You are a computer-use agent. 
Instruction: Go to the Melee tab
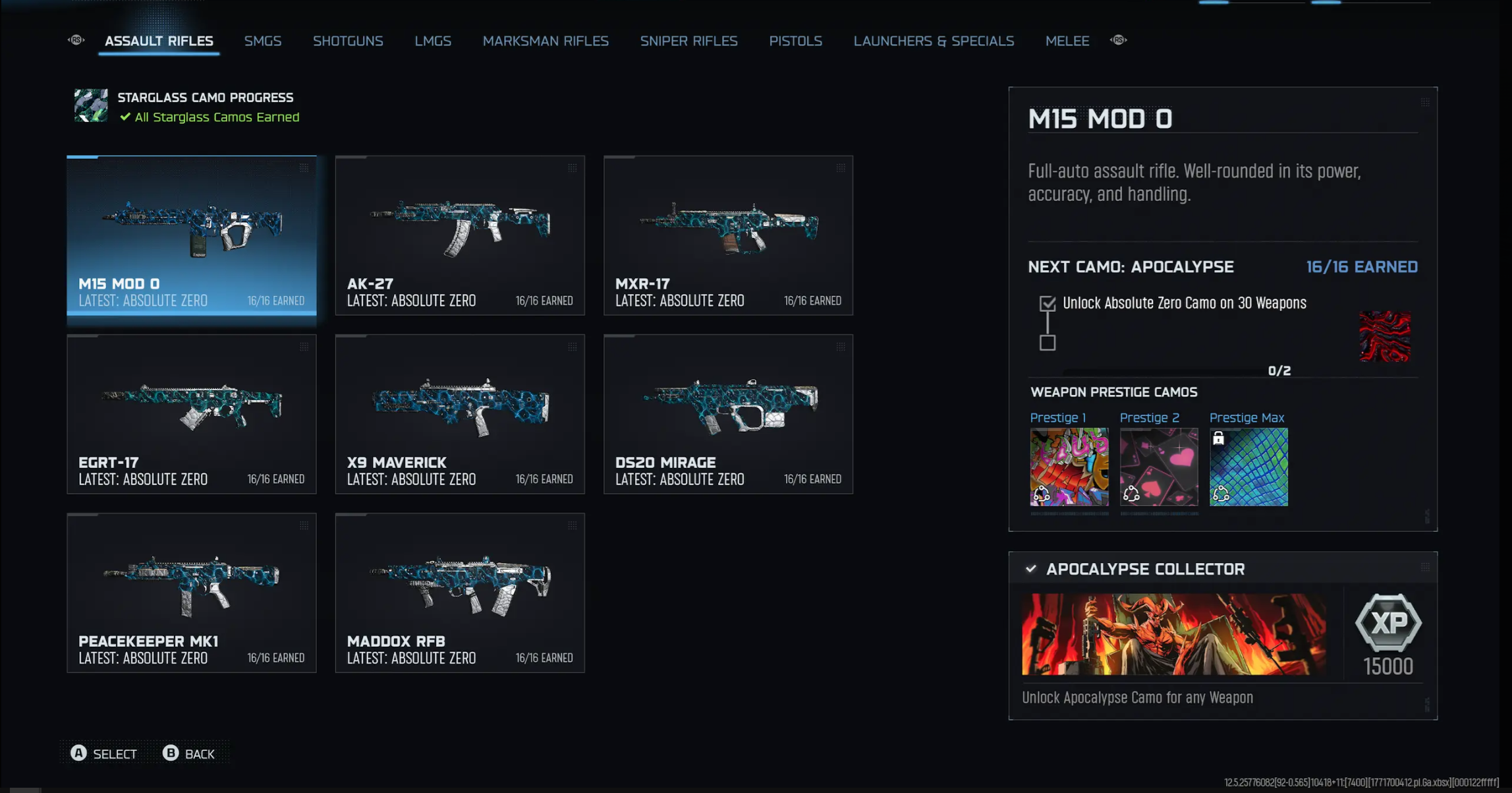(x=1067, y=41)
